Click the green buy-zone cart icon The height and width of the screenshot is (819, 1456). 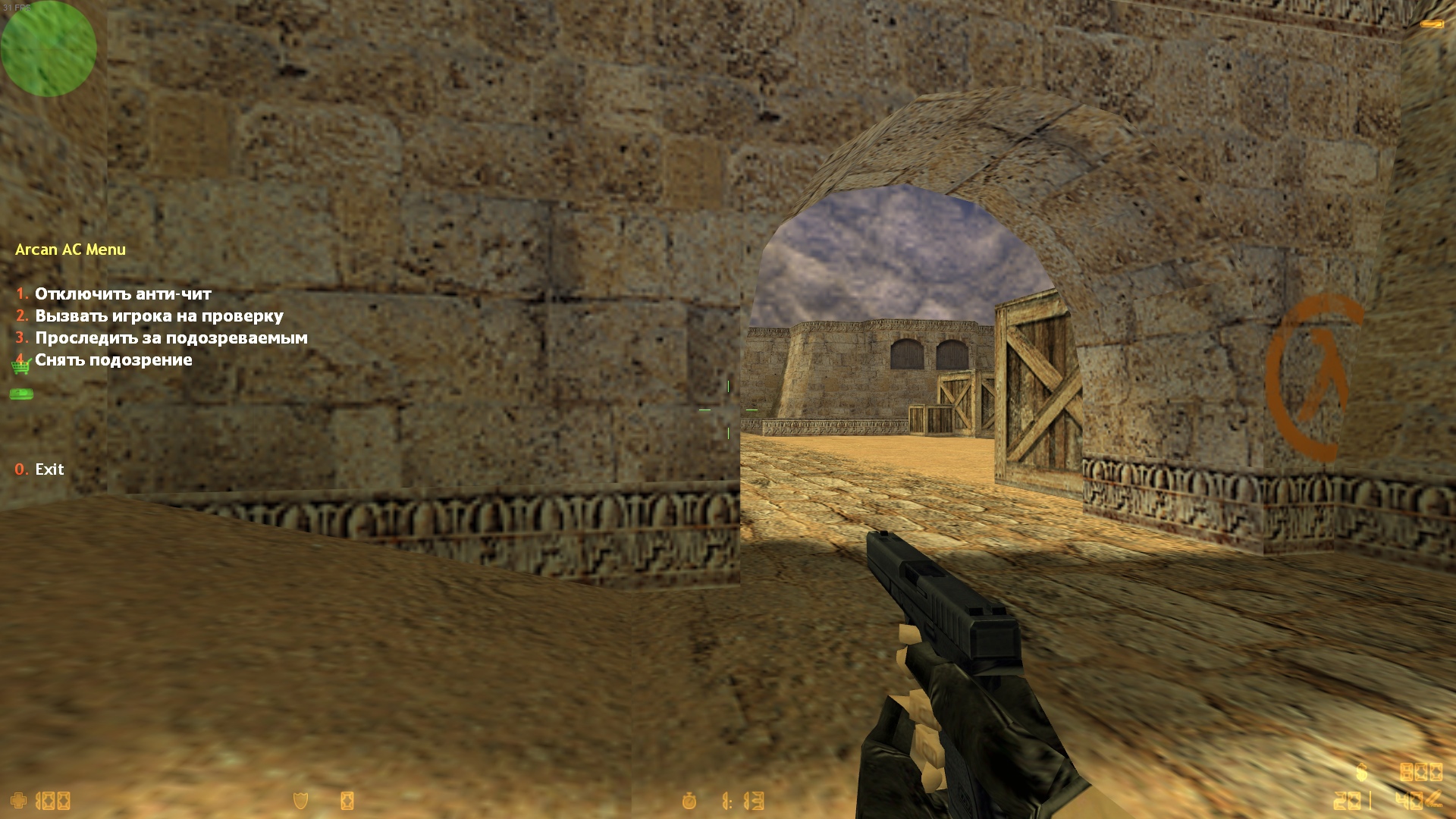(20, 367)
